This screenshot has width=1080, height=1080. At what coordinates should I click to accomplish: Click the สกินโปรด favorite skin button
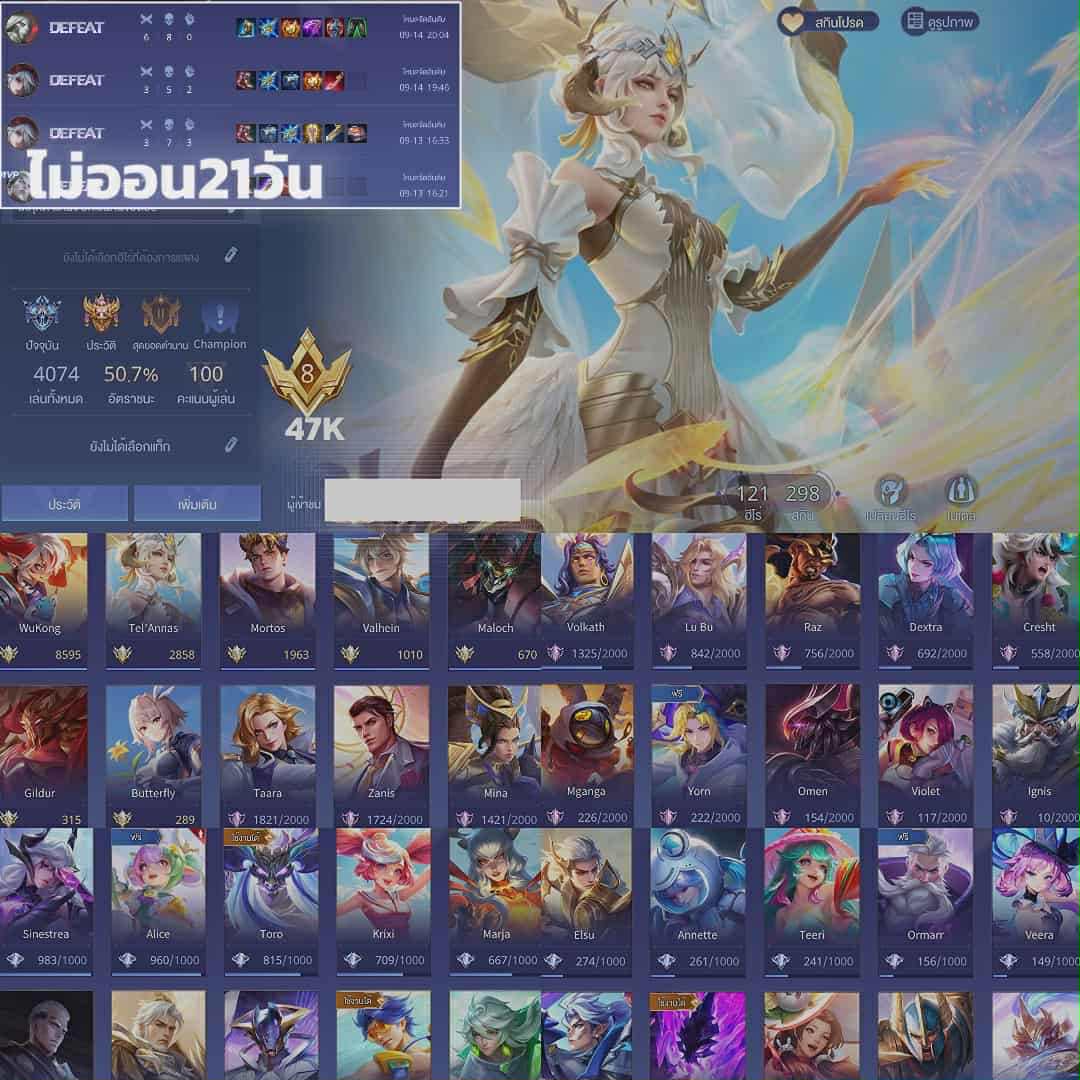tap(829, 21)
